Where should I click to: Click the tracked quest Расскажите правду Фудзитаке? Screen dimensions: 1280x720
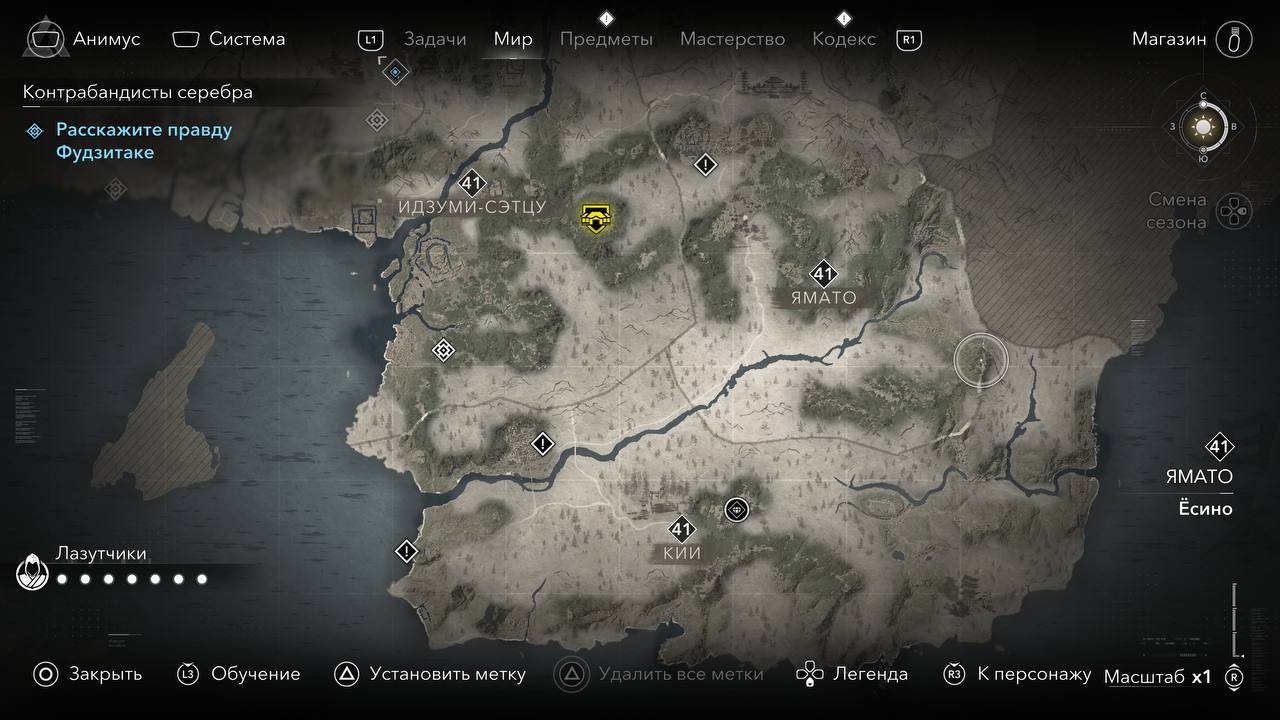[143, 141]
